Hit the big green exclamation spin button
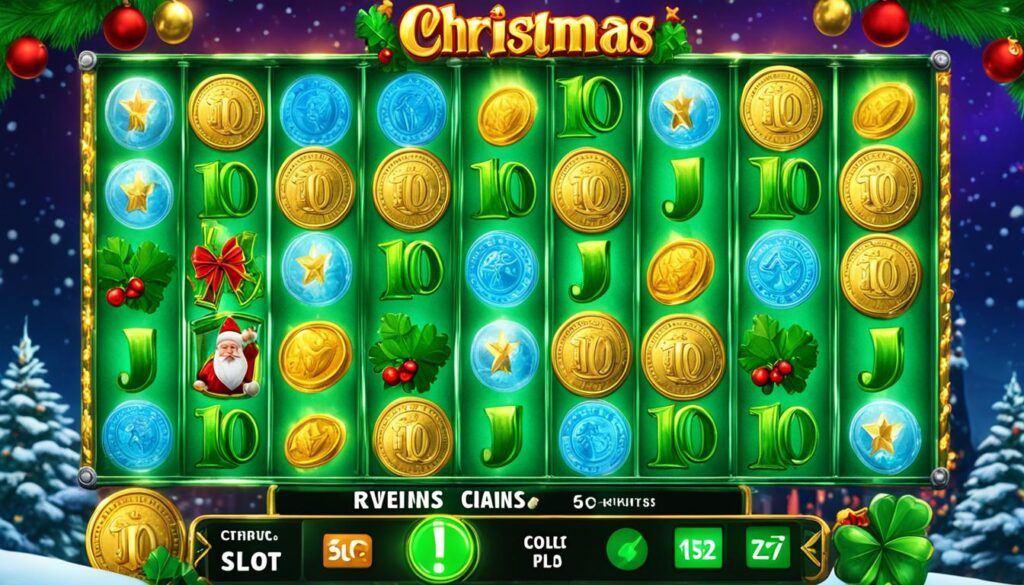Screen dimensions: 1024x585 click(x=442, y=550)
